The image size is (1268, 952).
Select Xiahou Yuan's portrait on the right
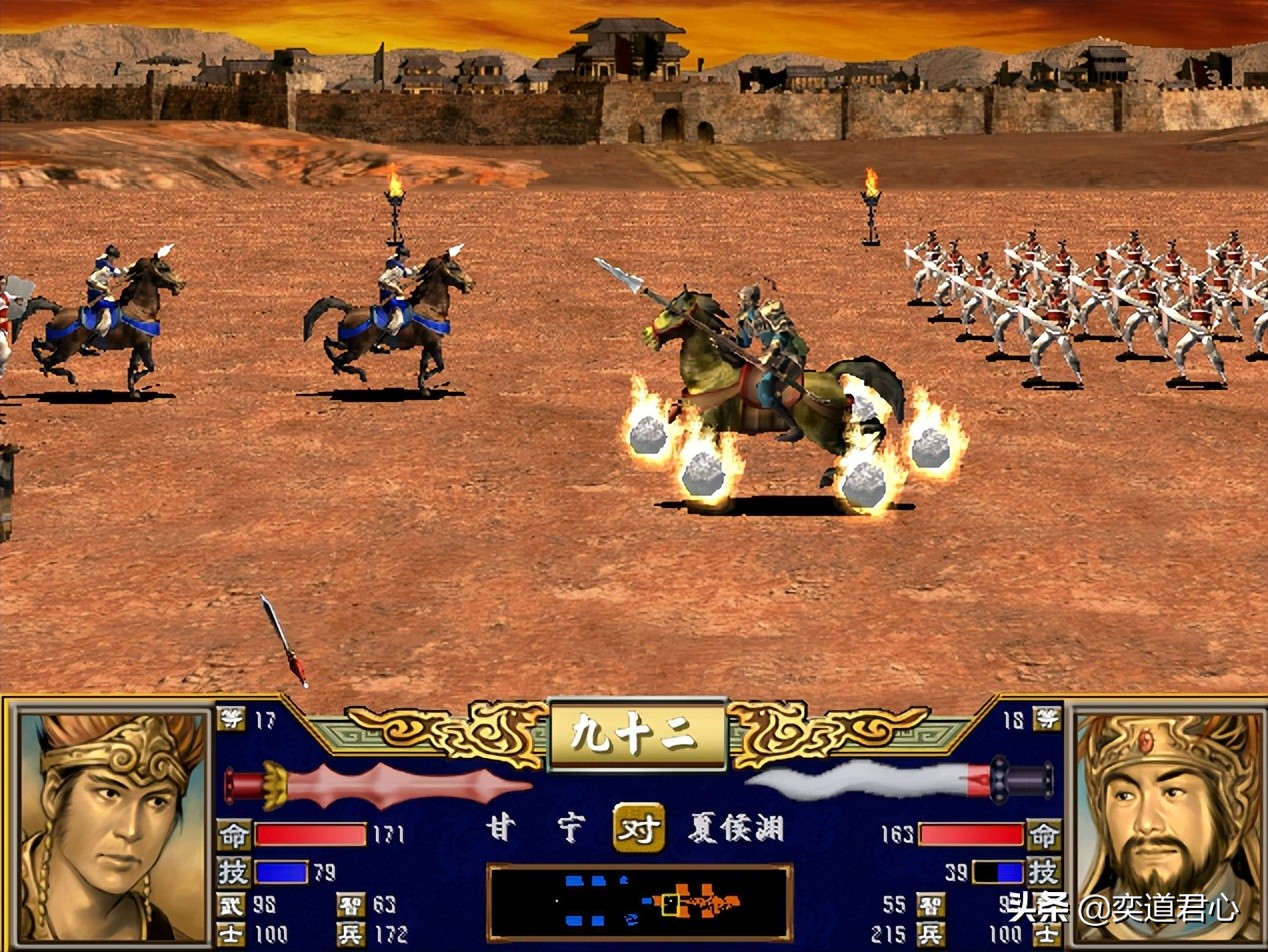coord(1166,825)
